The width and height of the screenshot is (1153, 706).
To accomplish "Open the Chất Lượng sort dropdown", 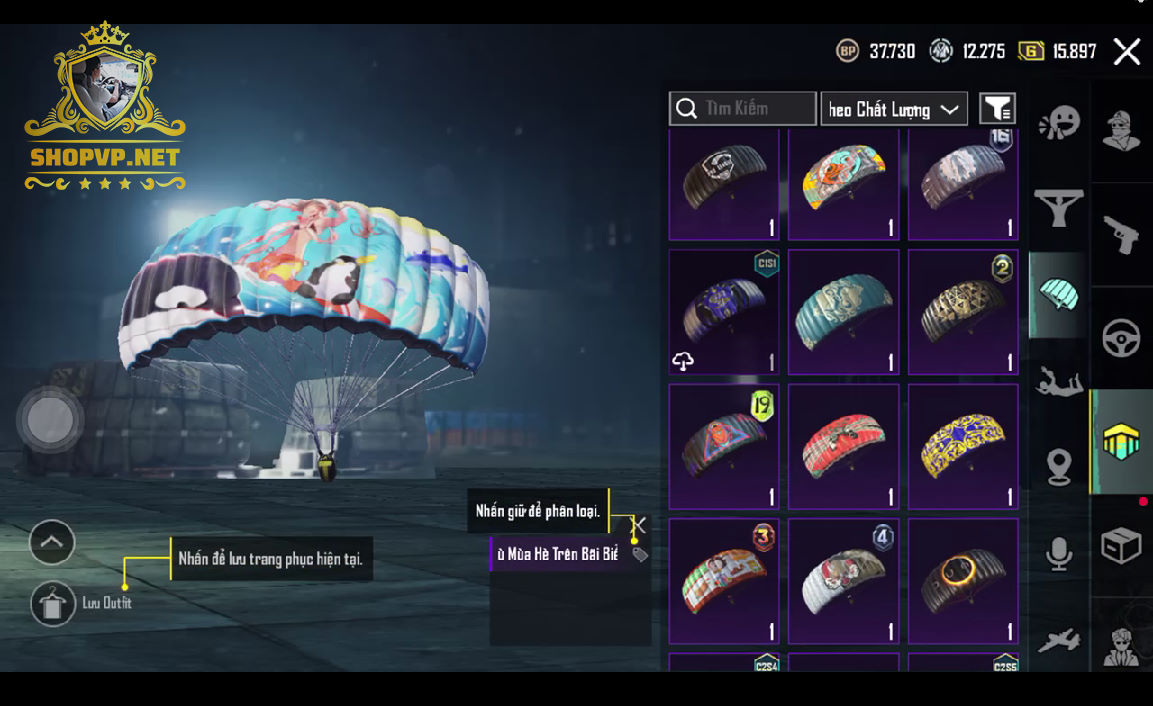I will tap(893, 109).
